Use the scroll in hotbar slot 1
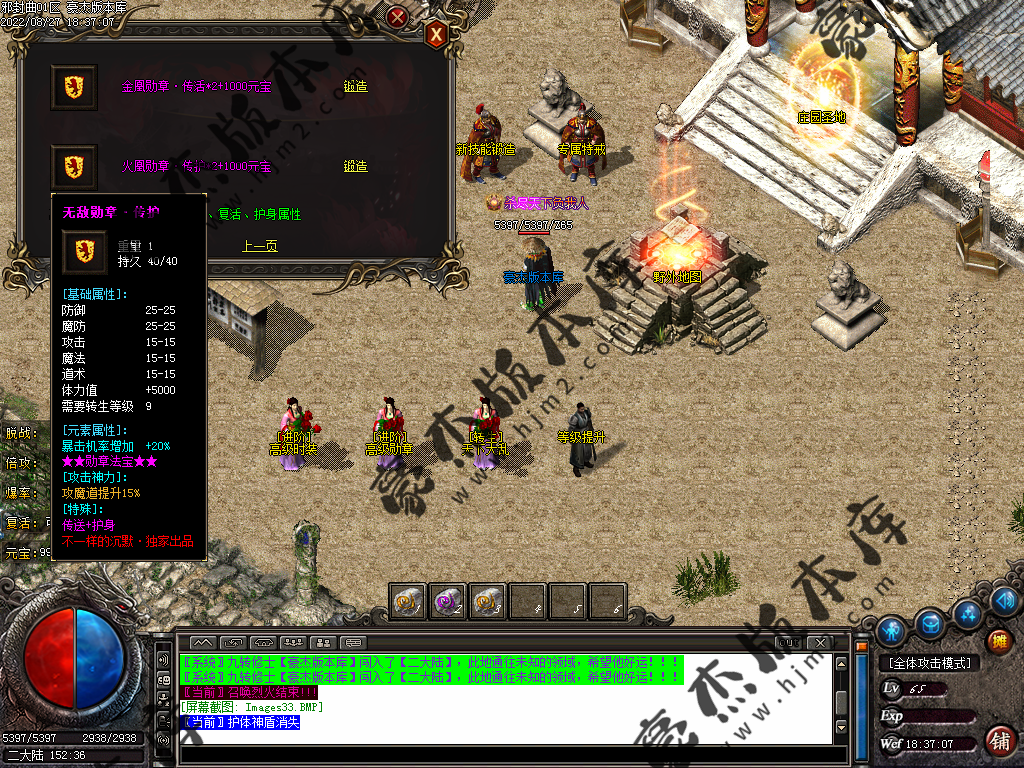This screenshot has width=1024, height=768. click(407, 602)
